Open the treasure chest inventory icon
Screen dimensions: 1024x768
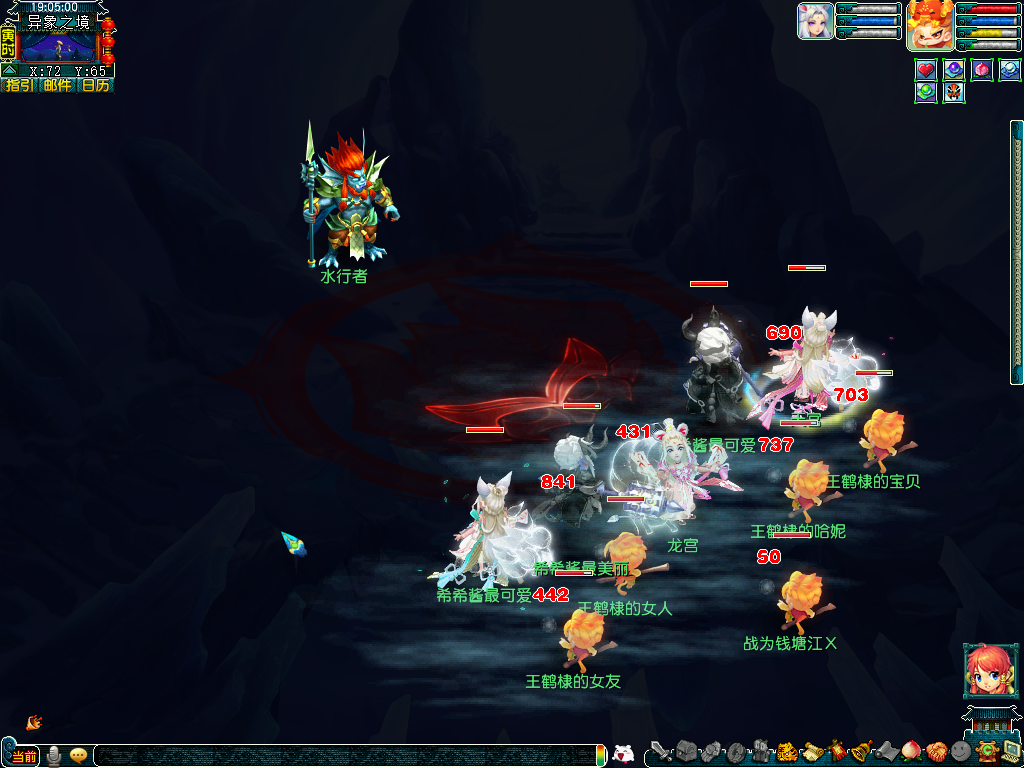click(x=686, y=752)
